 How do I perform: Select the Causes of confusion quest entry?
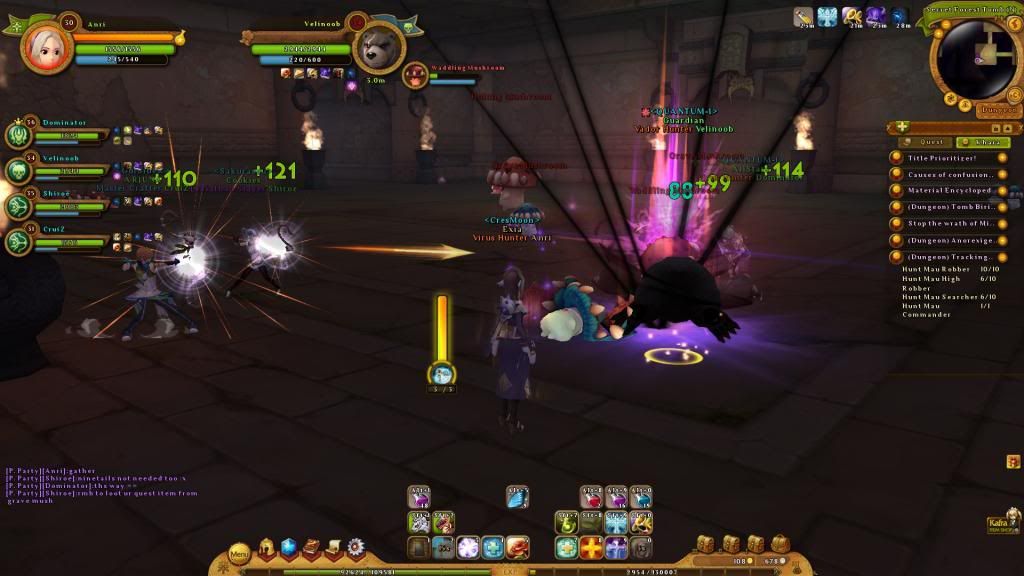949,174
